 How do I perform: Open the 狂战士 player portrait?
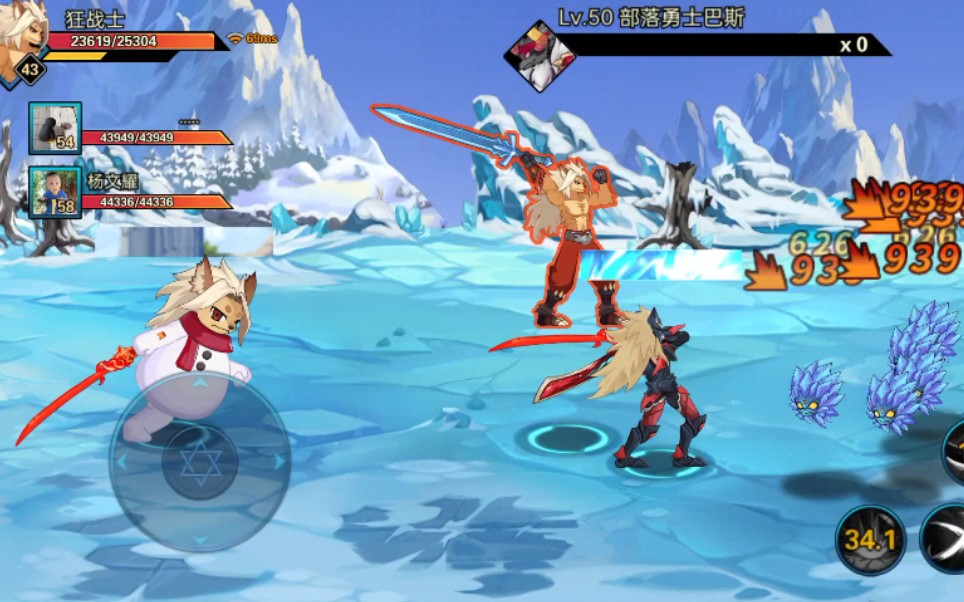[x=22, y=38]
